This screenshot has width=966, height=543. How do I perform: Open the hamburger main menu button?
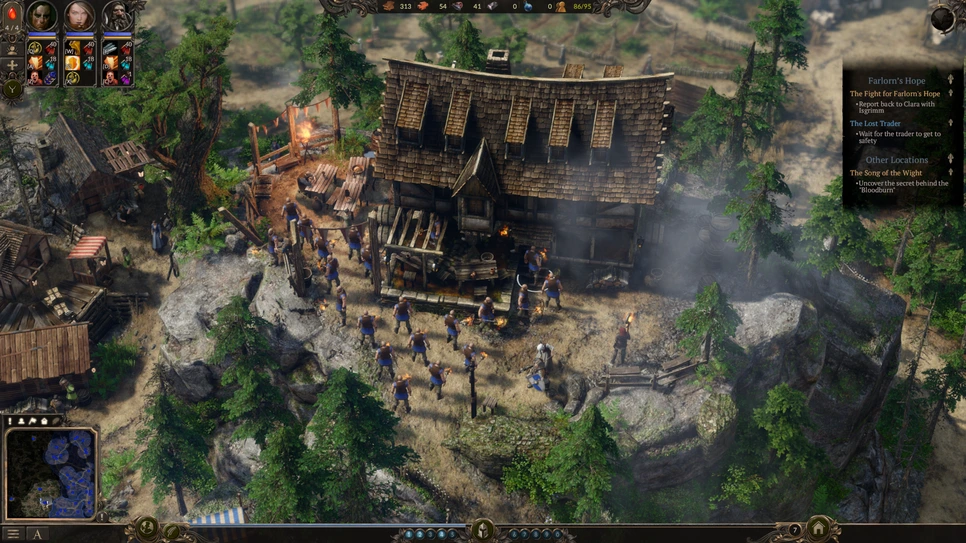(12, 534)
